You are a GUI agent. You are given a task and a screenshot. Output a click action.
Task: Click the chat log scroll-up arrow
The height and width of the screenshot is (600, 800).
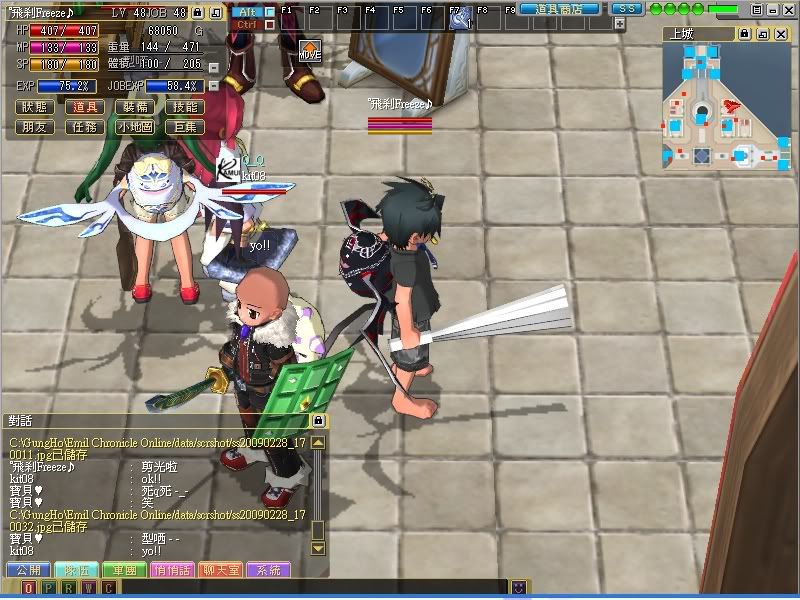[318, 441]
